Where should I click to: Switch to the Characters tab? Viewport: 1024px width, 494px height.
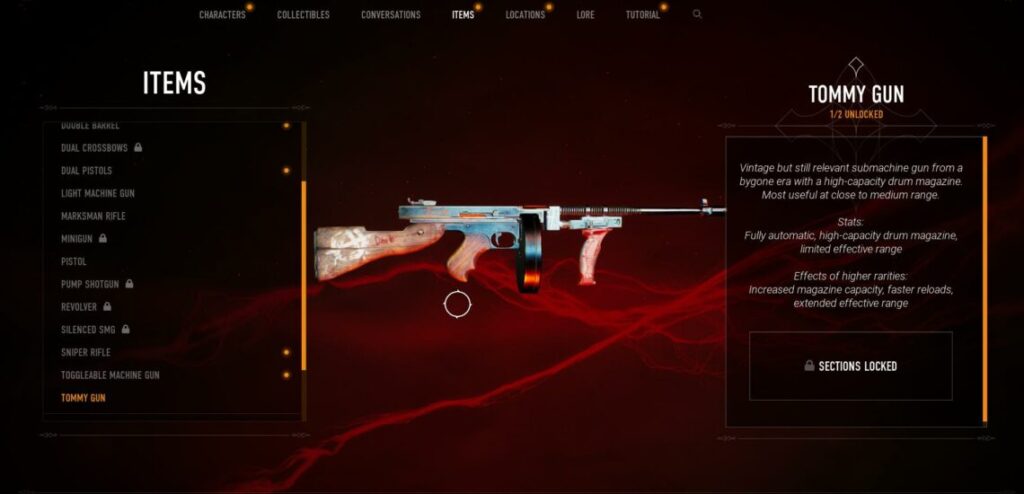coord(222,15)
